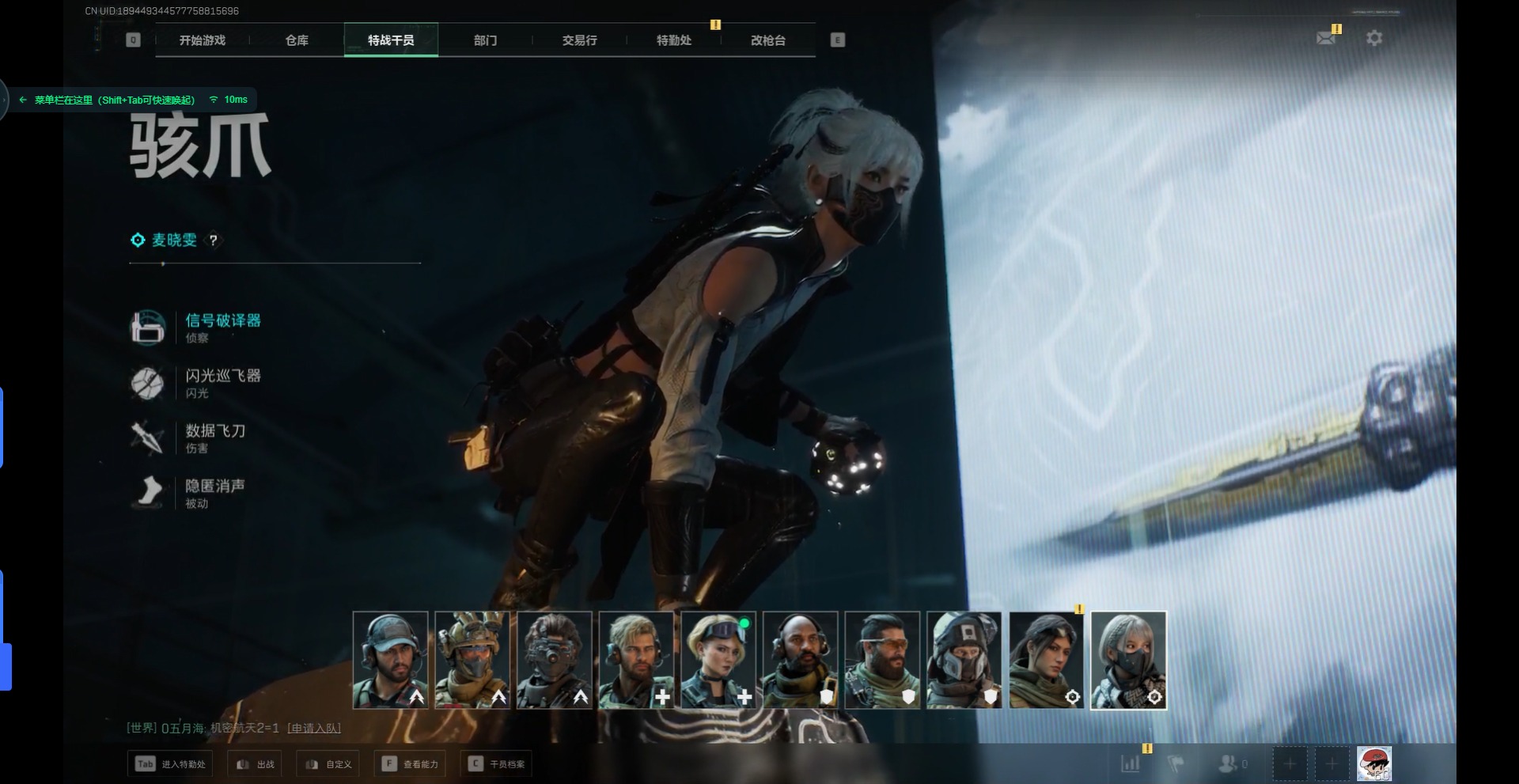1519x784 pixels.
Task: Go to the 部门 tab
Action: 485,40
